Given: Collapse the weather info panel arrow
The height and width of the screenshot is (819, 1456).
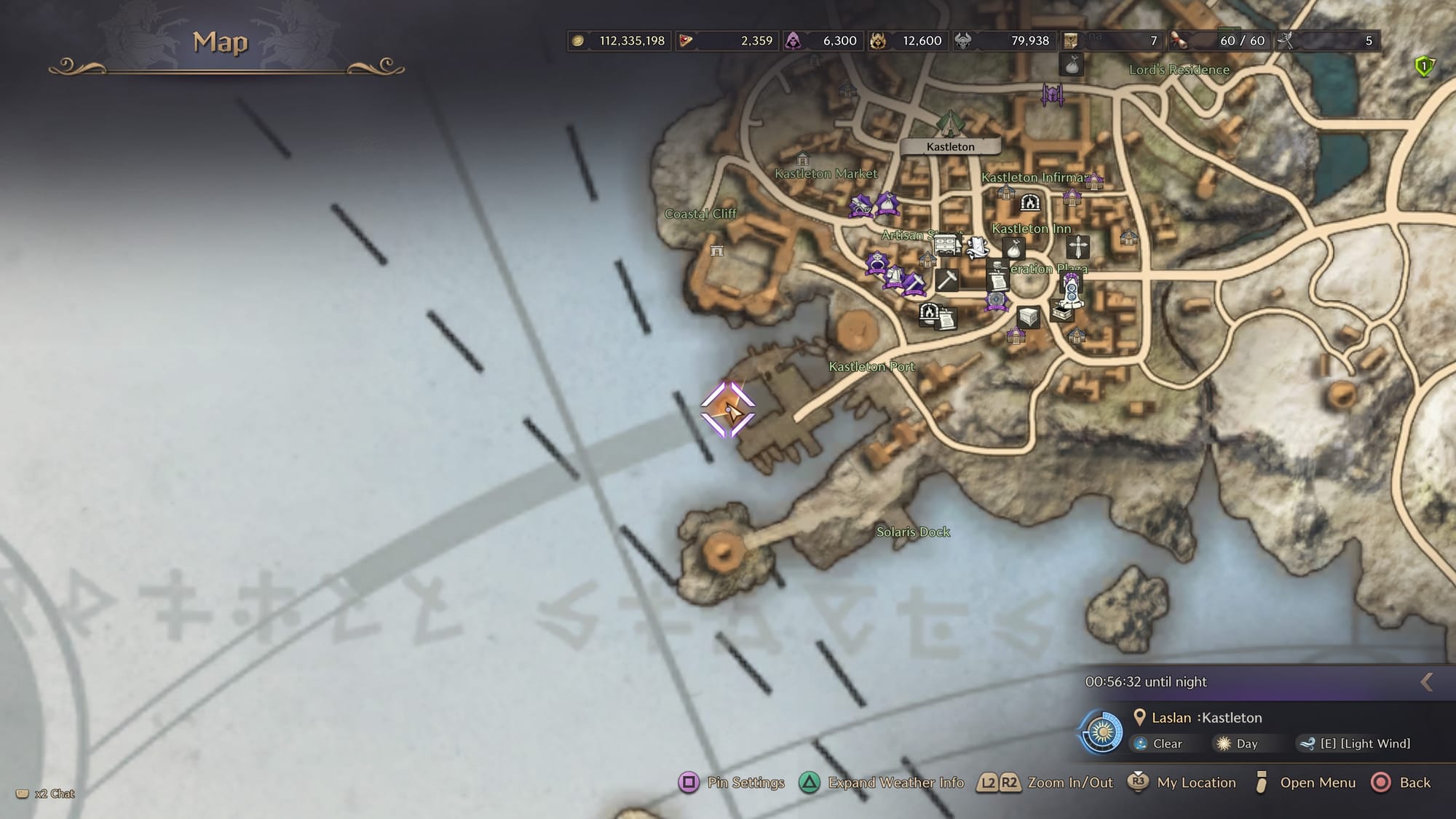Looking at the screenshot, I should [x=1427, y=682].
